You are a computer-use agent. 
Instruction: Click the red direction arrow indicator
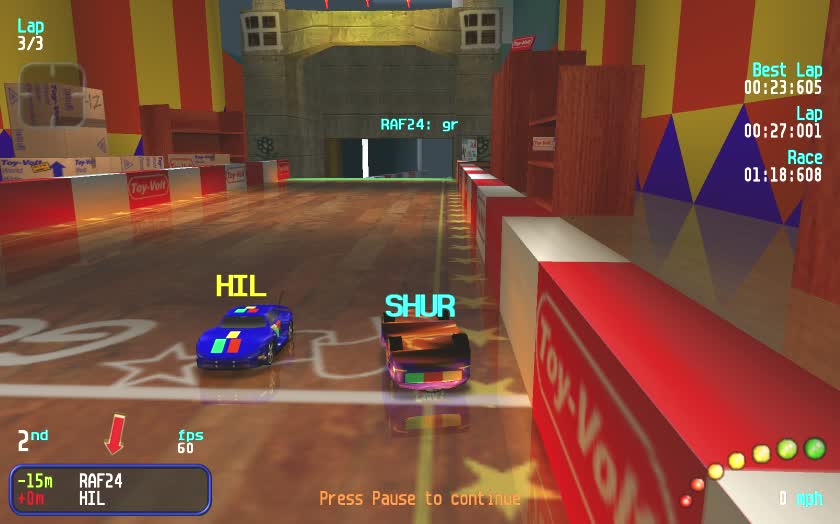click(x=114, y=434)
